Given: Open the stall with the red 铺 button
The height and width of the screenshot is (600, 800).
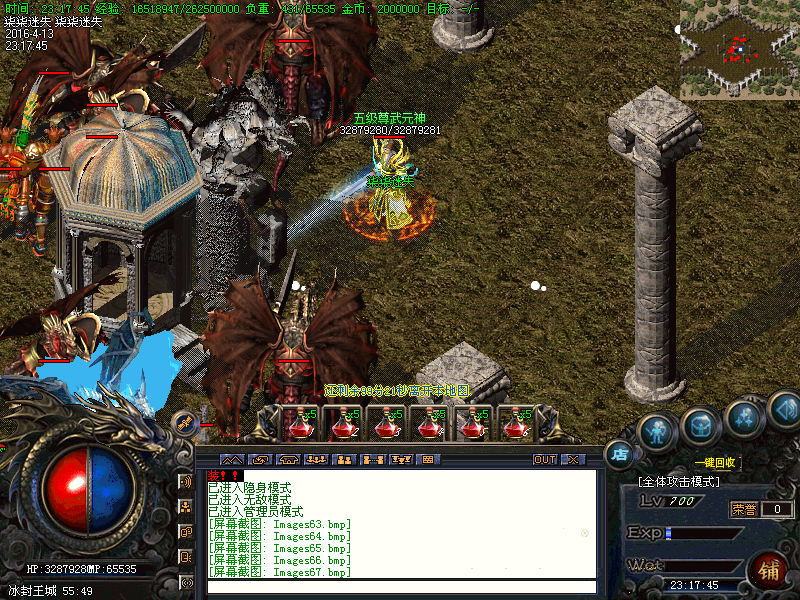Looking at the screenshot, I should (x=769, y=571).
